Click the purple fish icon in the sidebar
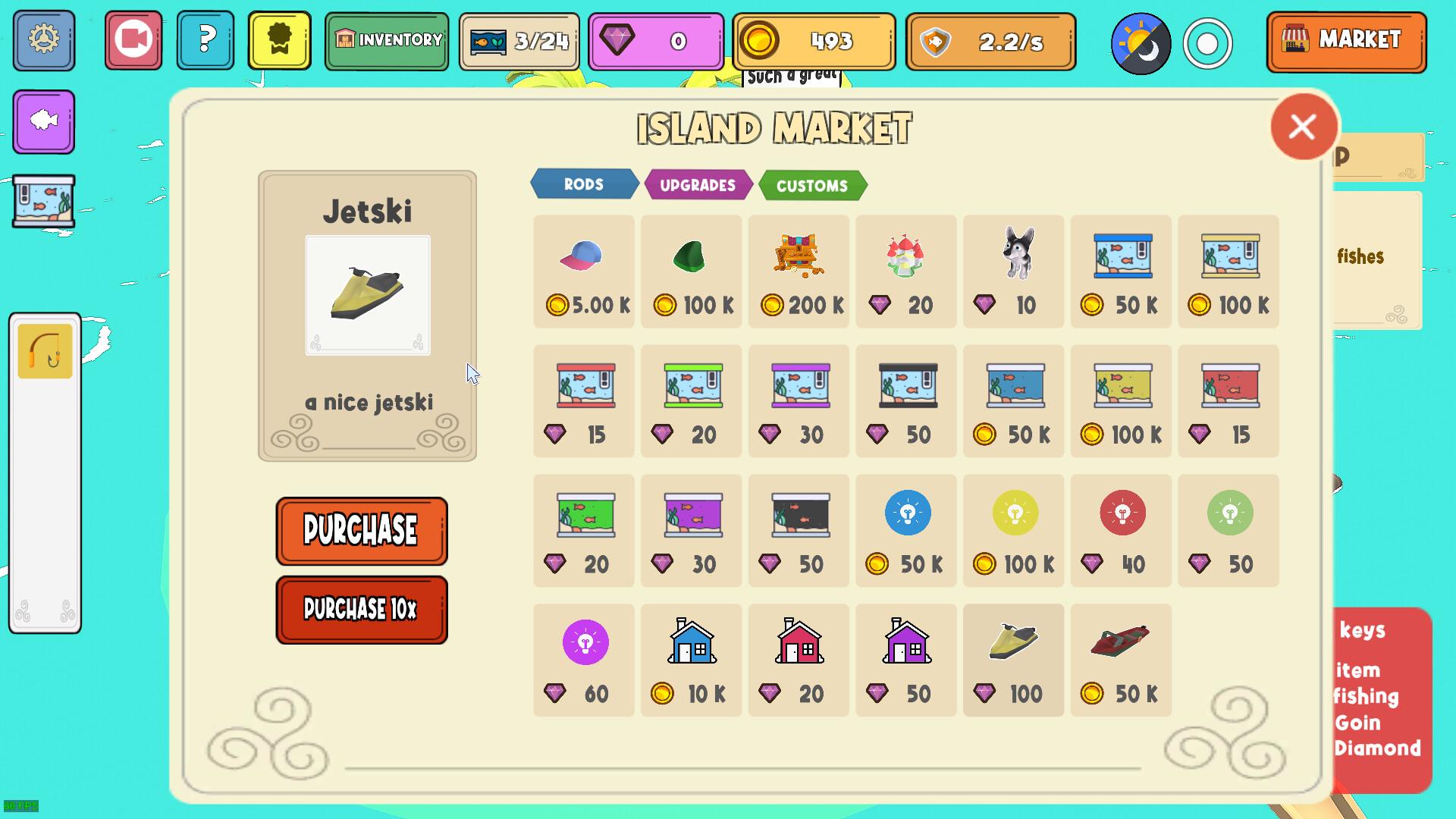The height and width of the screenshot is (819, 1456). pyautogui.click(x=43, y=121)
